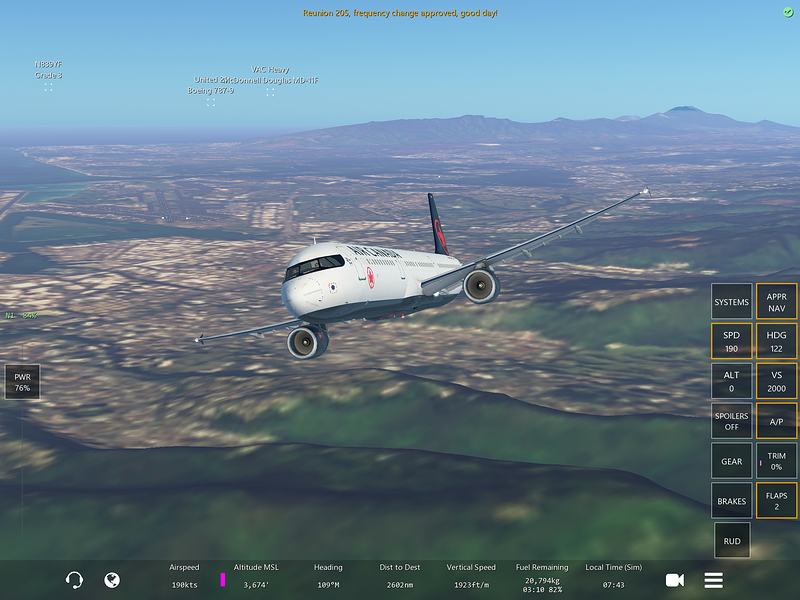Toggle the APPR NAV autopilot mode
The height and width of the screenshot is (600, 800).
click(x=776, y=302)
